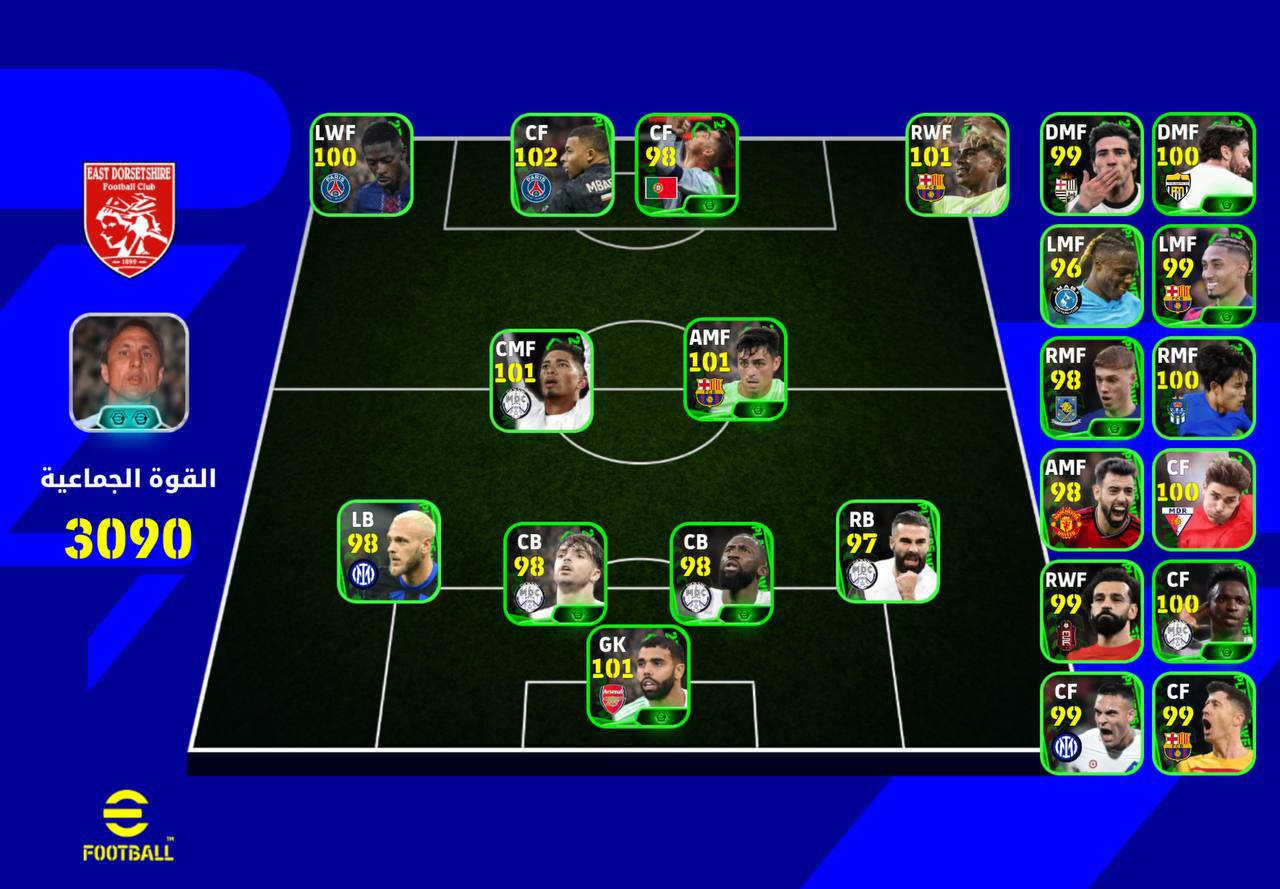Choose the RMF 98 substitute card
The width and height of the screenshot is (1280, 889).
[1091, 388]
